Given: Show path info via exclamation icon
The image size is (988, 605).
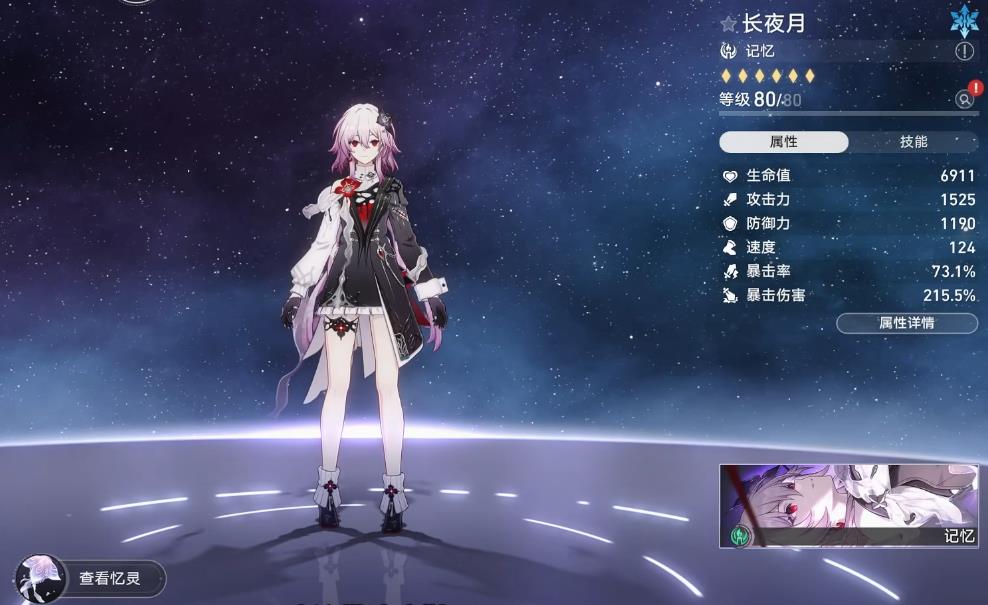Looking at the screenshot, I should tap(964, 51).
